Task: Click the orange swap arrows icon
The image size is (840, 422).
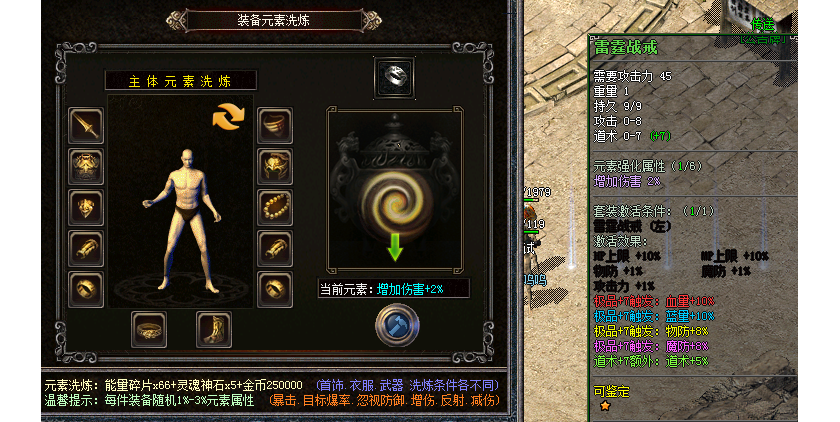Action: pyautogui.click(x=228, y=116)
